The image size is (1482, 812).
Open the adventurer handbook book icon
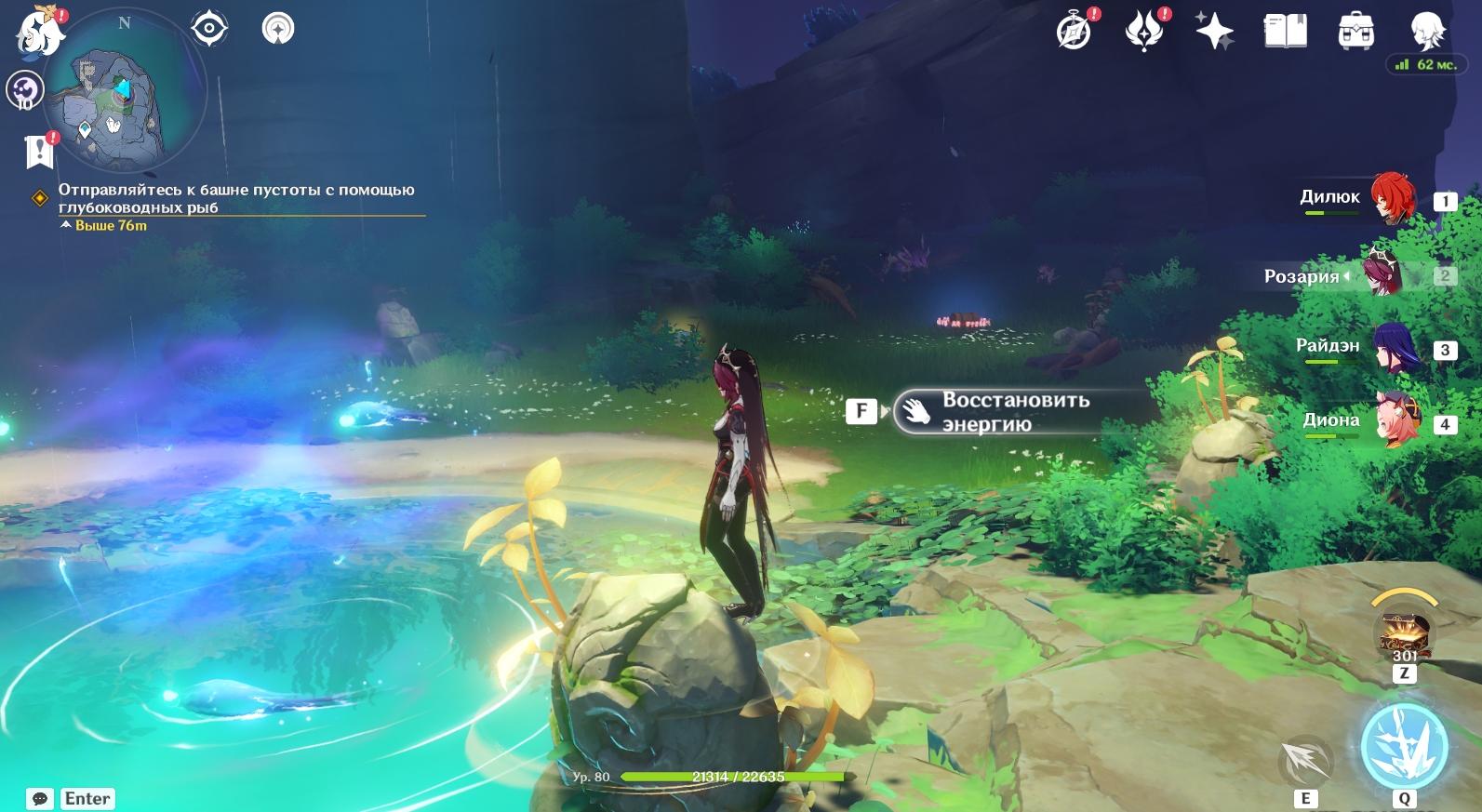tap(1285, 31)
